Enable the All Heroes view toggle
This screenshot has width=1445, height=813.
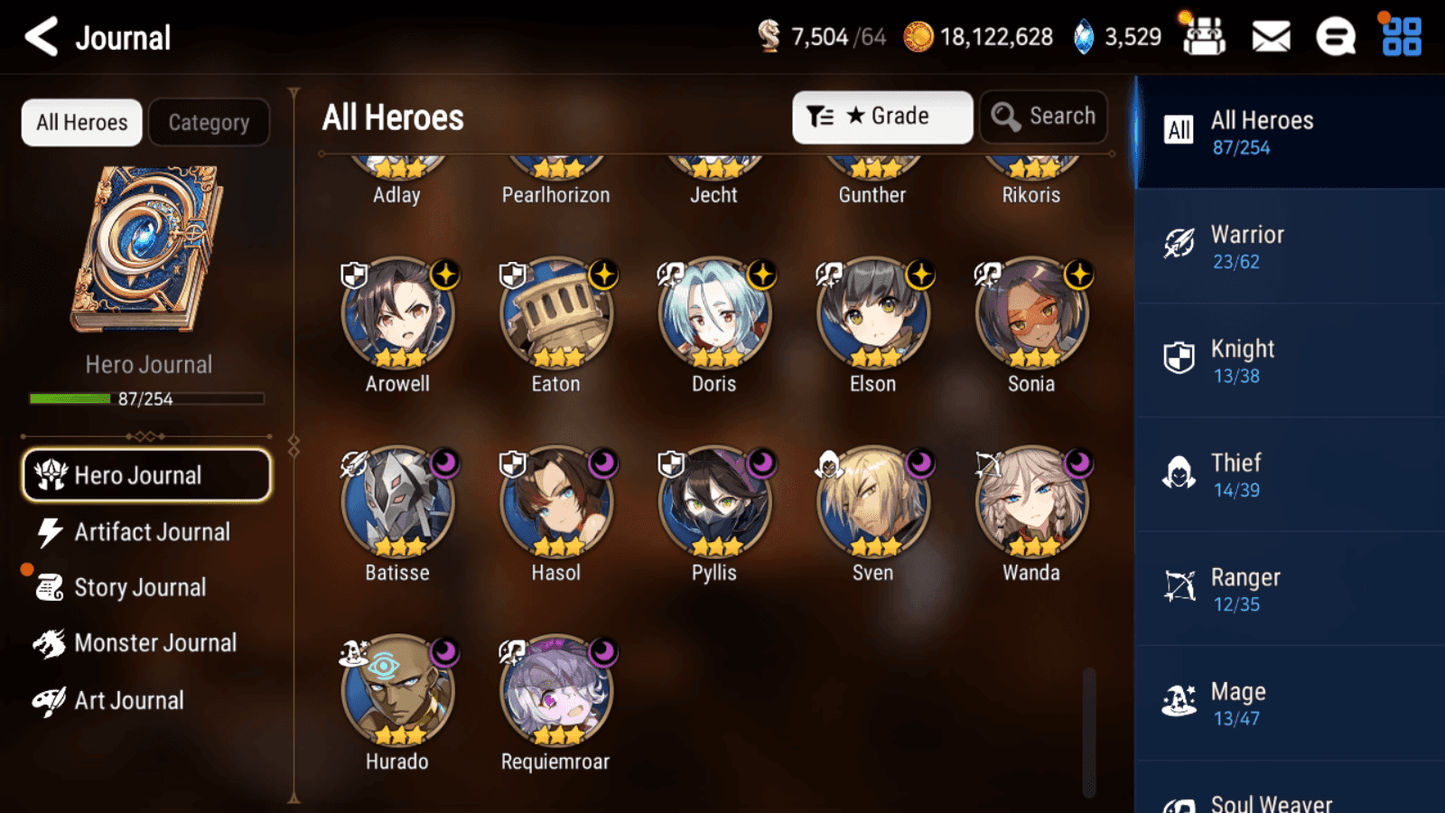tap(81, 122)
